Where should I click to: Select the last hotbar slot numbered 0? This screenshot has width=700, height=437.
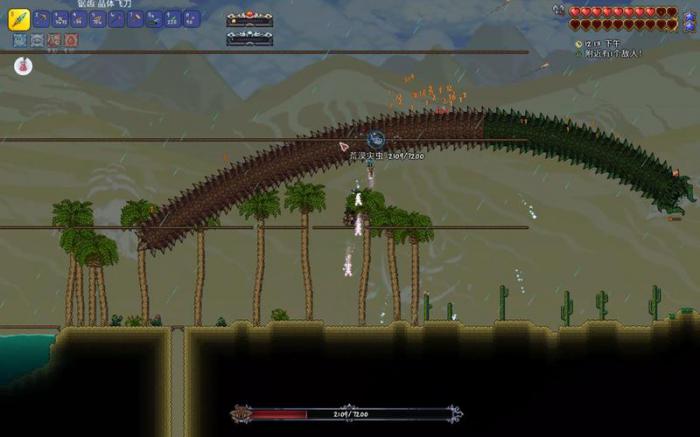pos(191,19)
